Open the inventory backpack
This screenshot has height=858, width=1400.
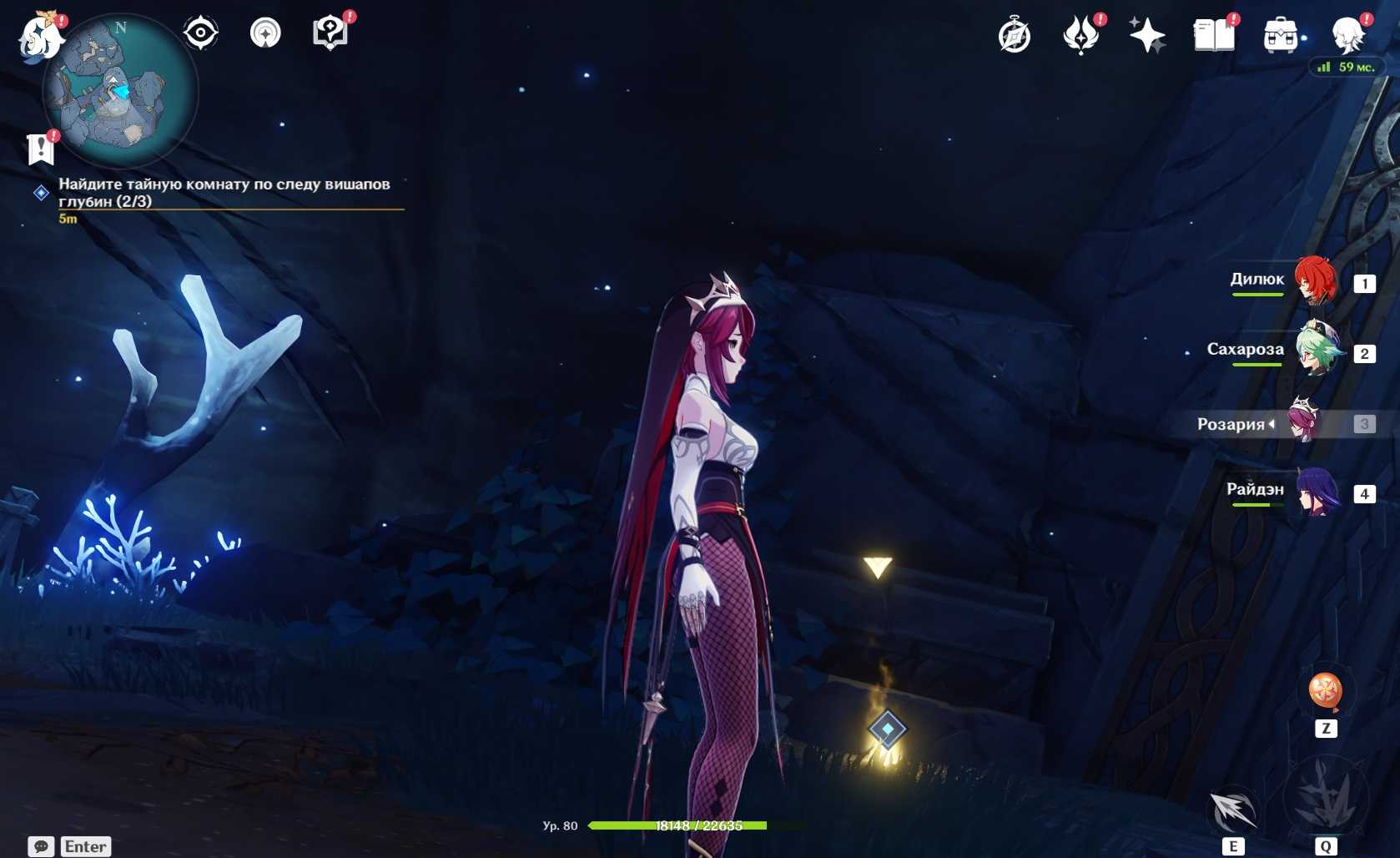tap(1280, 36)
